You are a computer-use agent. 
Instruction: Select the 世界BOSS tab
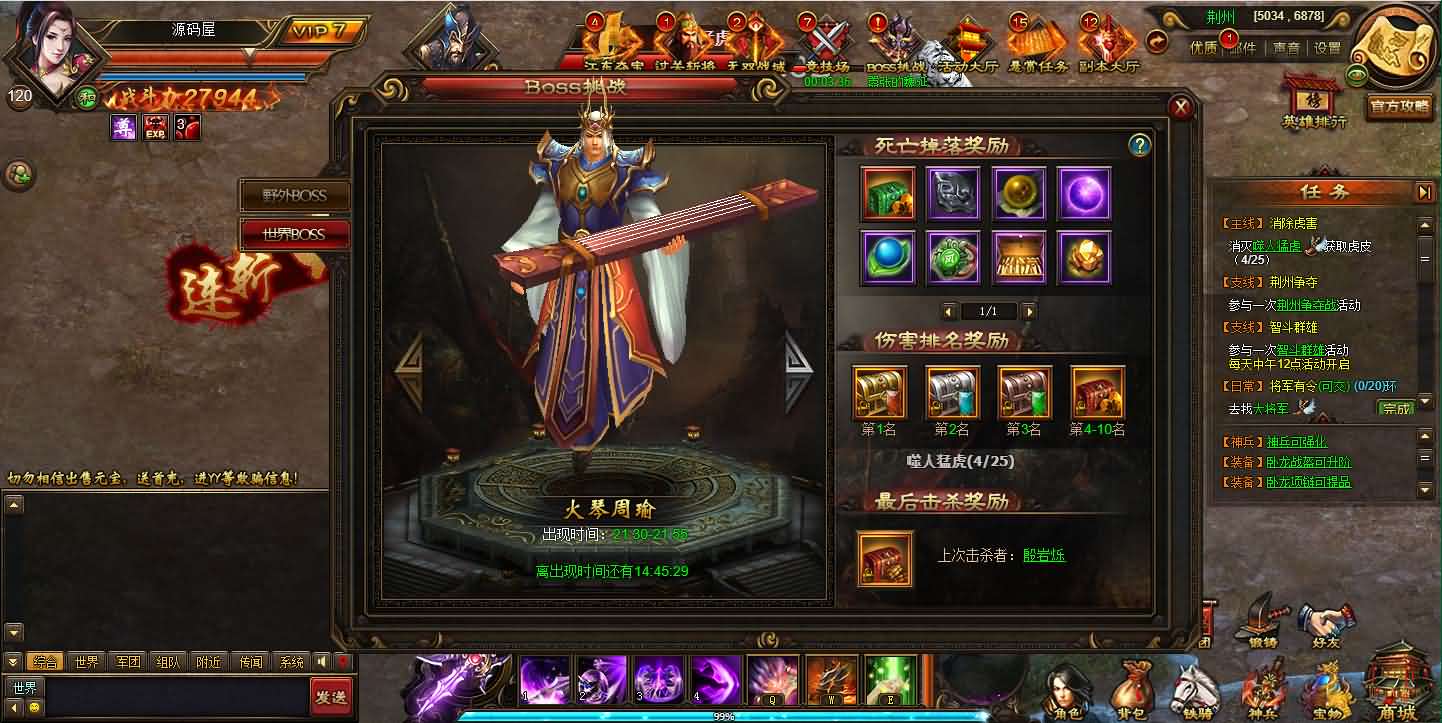click(295, 234)
